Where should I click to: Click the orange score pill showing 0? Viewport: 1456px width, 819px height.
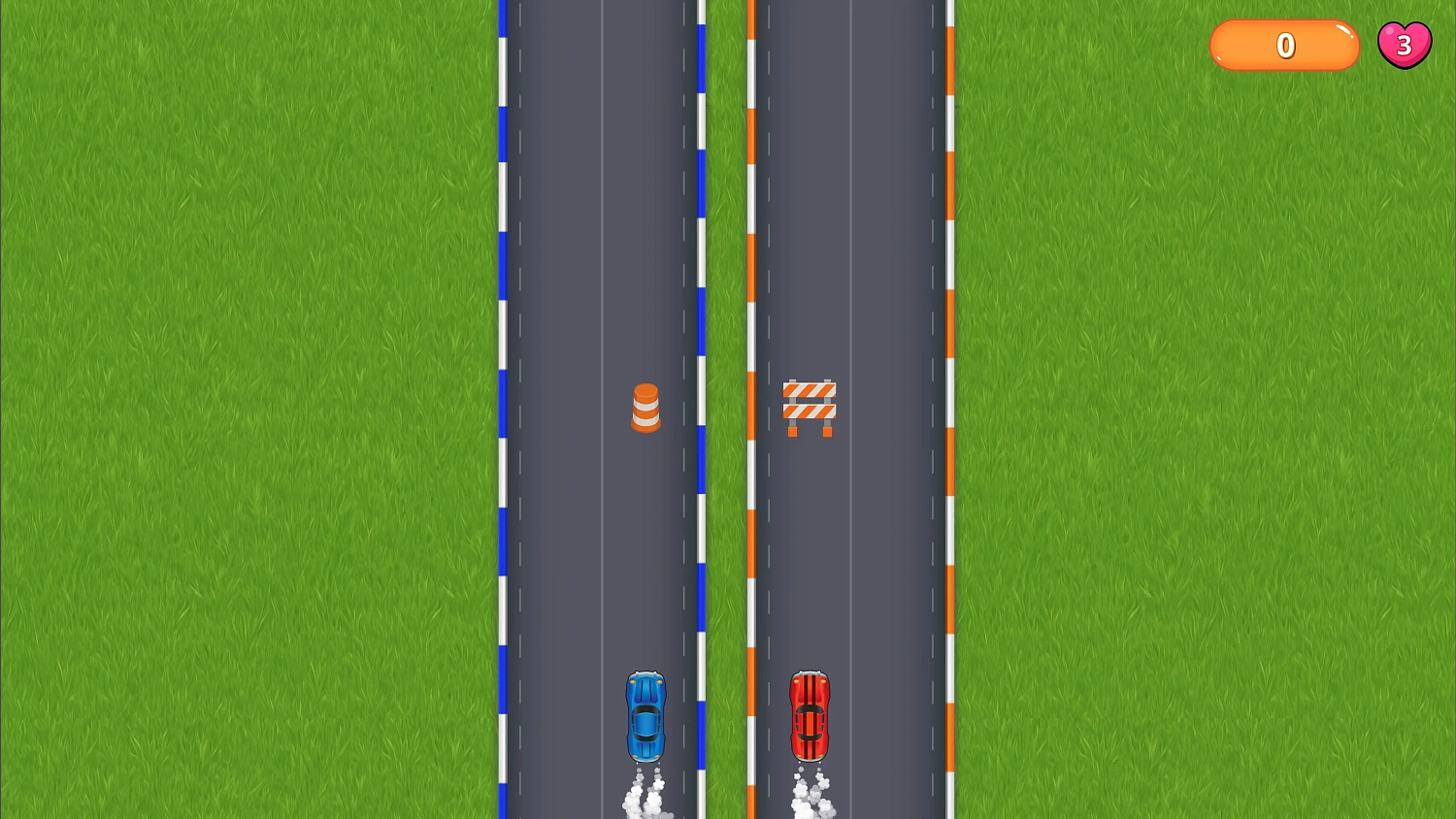pos(1283,45)
